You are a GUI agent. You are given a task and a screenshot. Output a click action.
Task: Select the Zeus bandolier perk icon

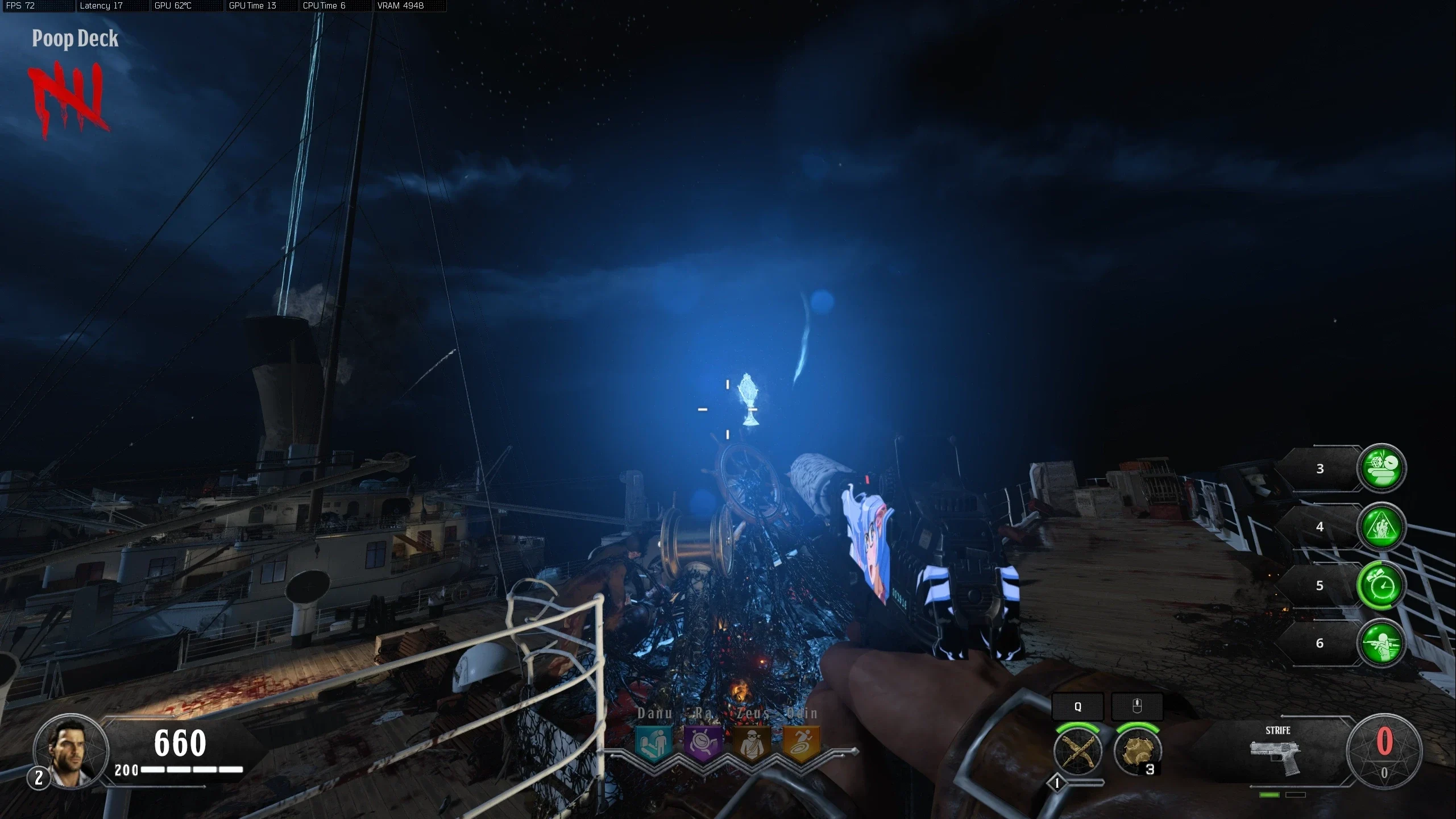point(752,743)
